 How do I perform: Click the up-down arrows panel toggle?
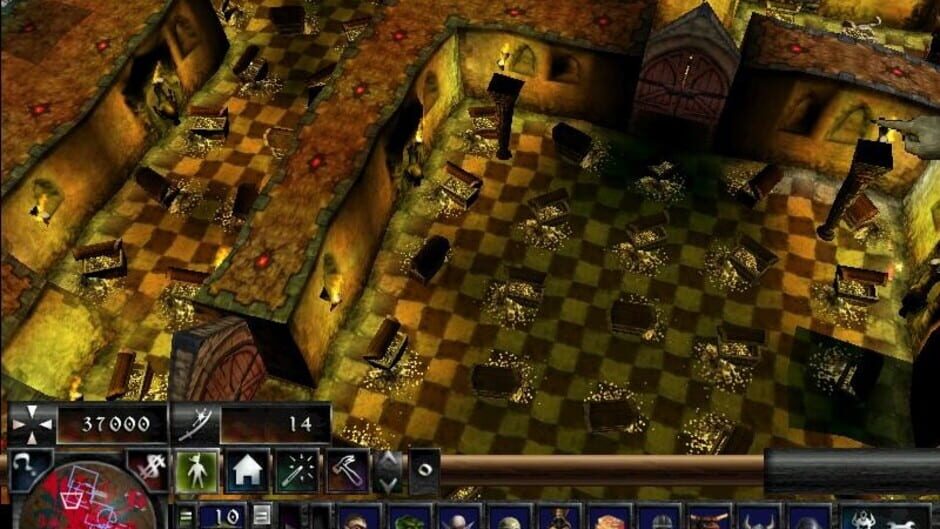389,471
